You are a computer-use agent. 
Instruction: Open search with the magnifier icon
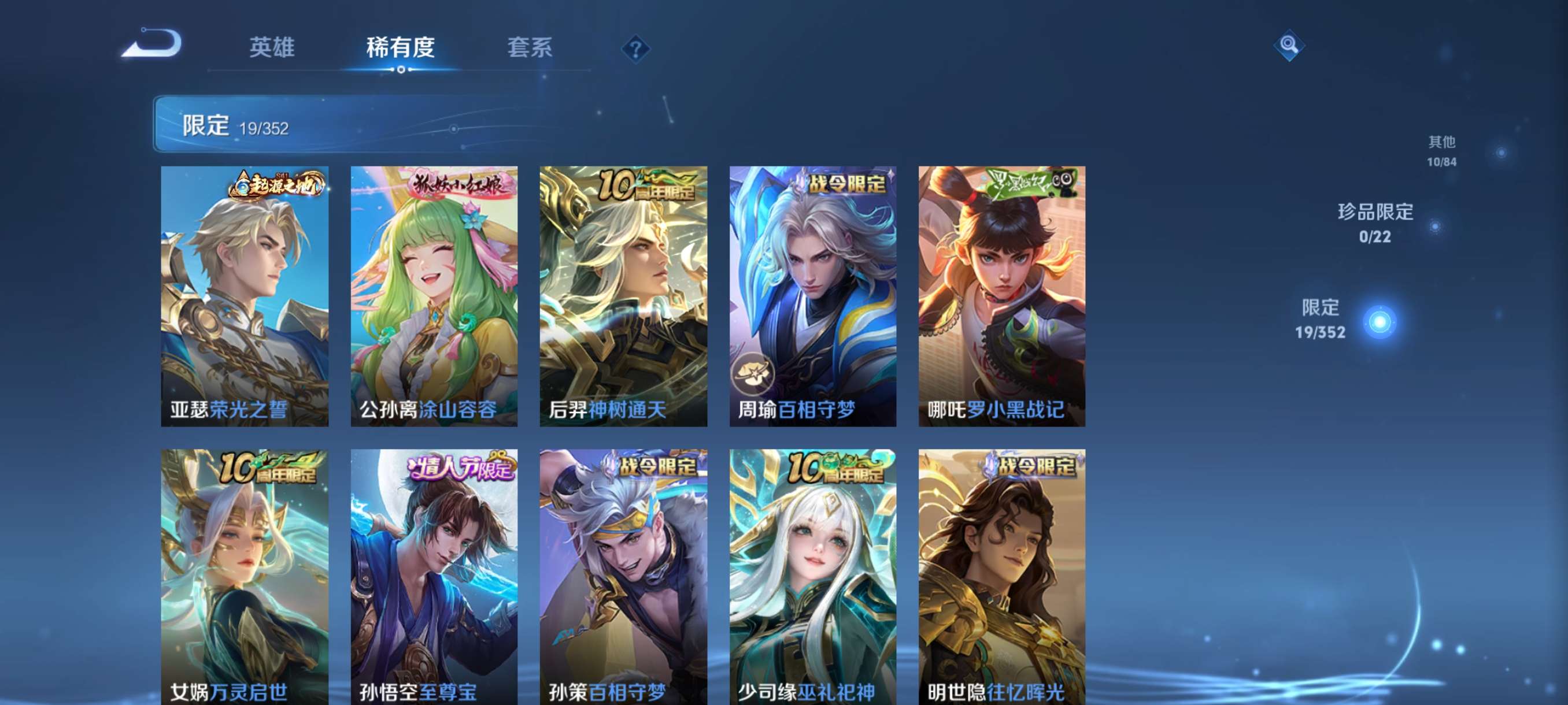[x=1290, y=45]
